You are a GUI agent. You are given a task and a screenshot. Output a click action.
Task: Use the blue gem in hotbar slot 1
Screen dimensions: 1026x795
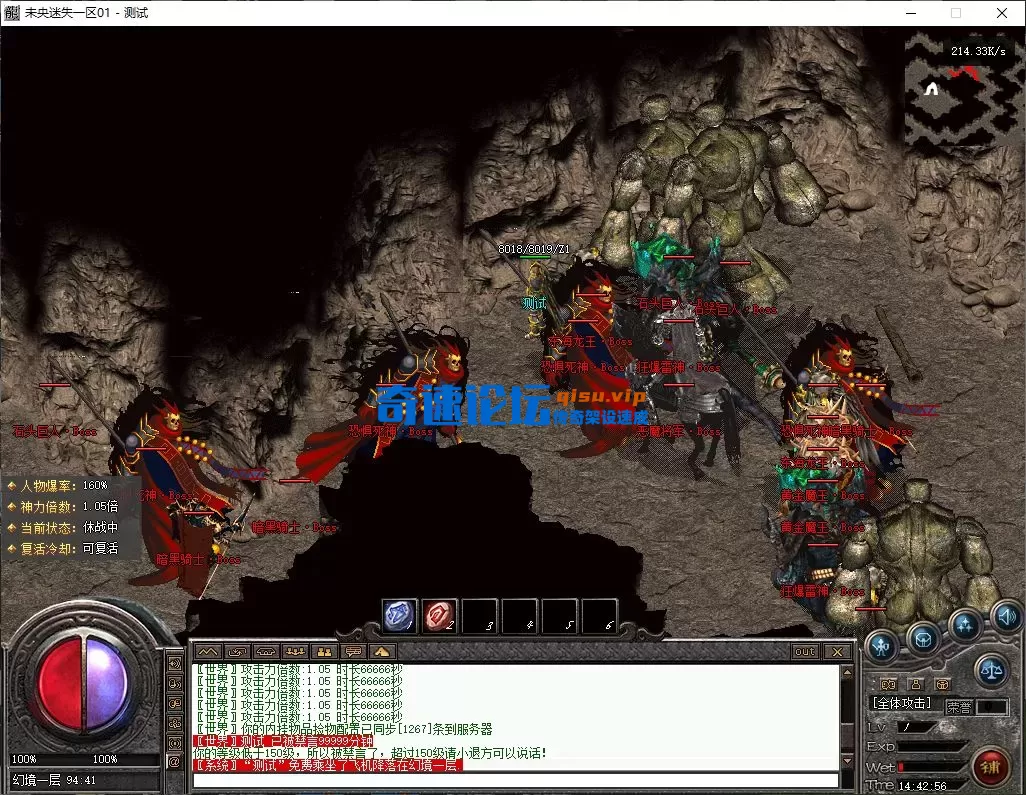click(400, 616)
